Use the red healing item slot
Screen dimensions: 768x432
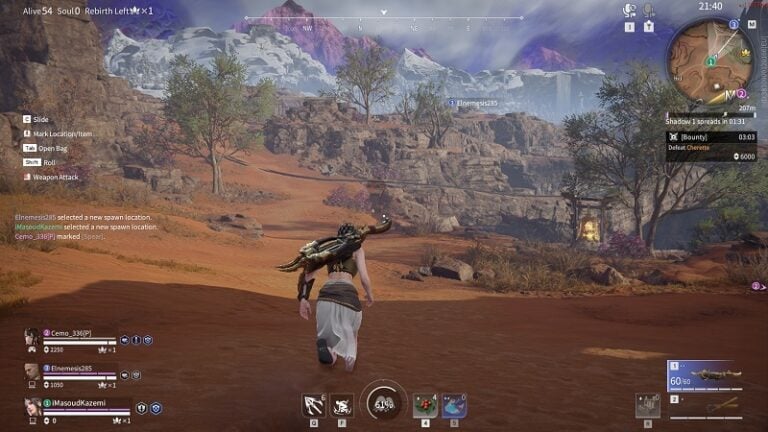425,405
